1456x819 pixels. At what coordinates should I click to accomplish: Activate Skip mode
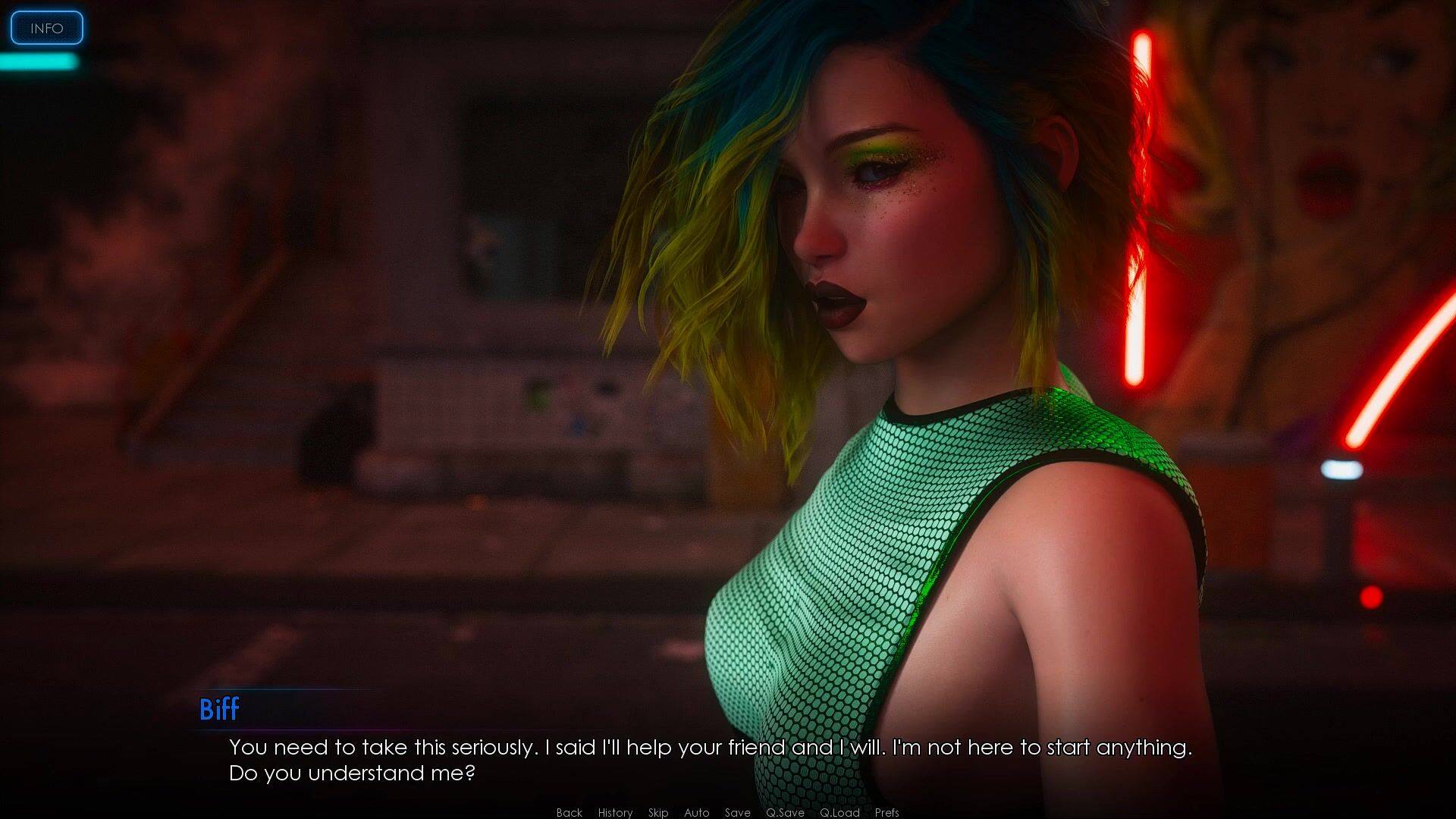pyautogui.click(x=658, y=812)
